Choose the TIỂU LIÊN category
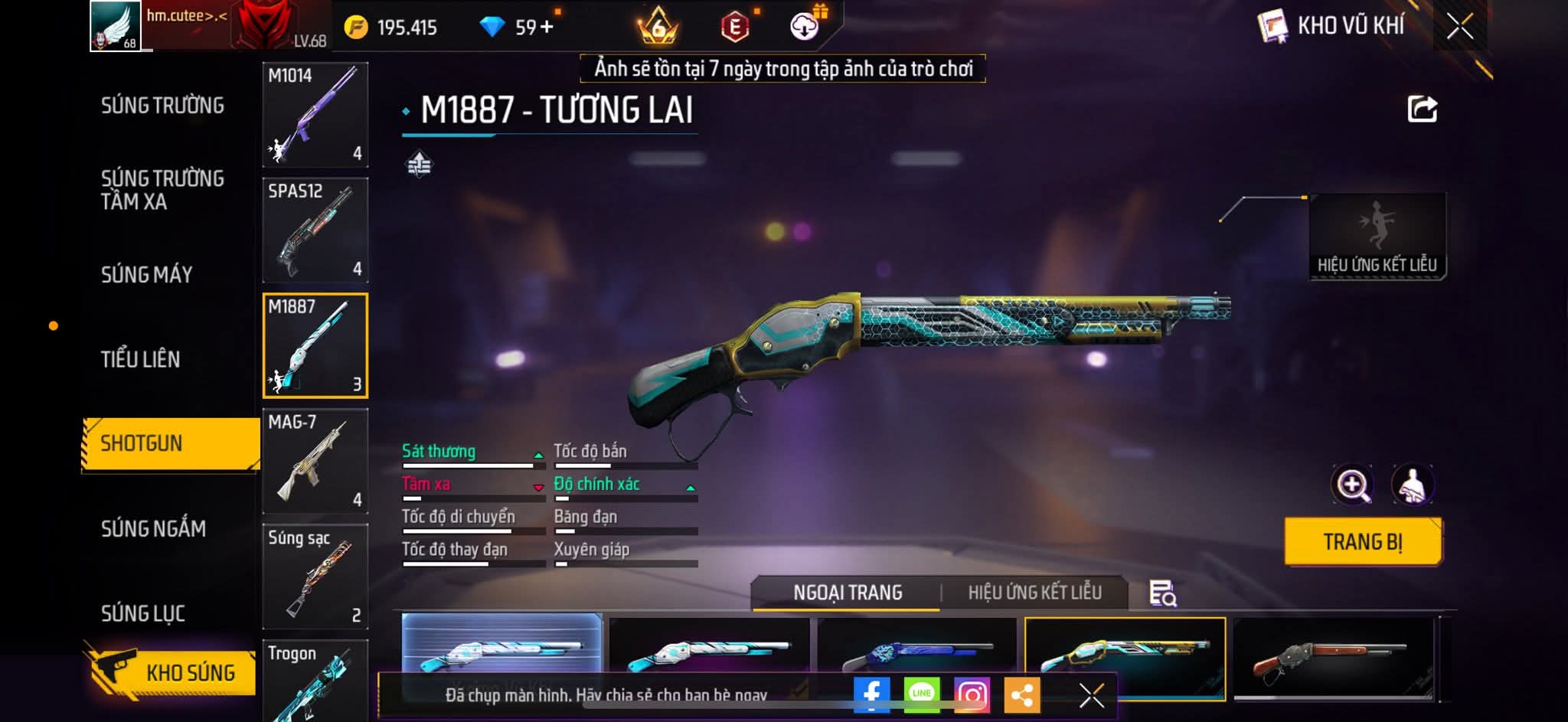This screenshot has width=1568, height=722. point(140,359)
